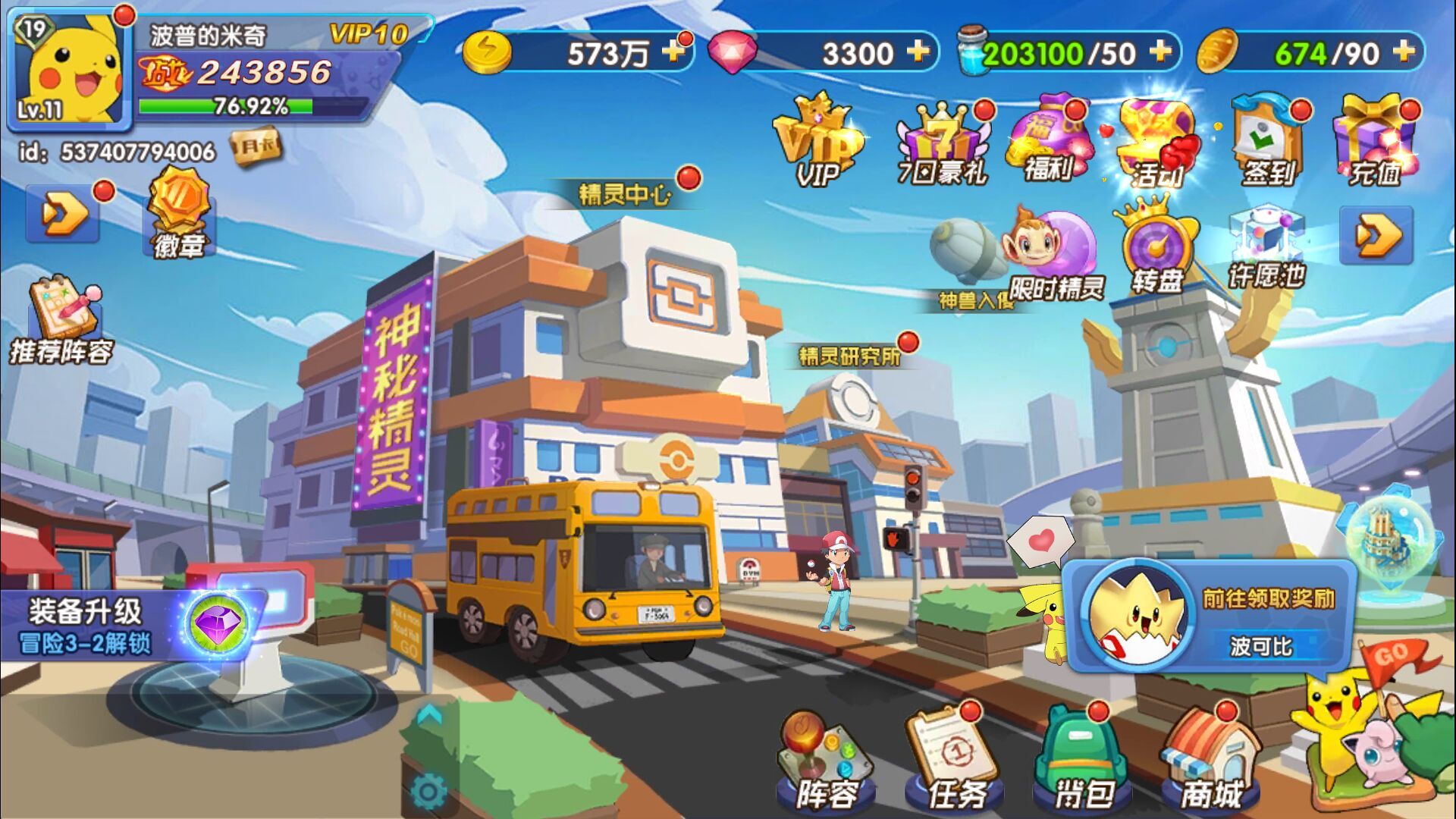View the 推荐阵容 recommended lineup

62,322
